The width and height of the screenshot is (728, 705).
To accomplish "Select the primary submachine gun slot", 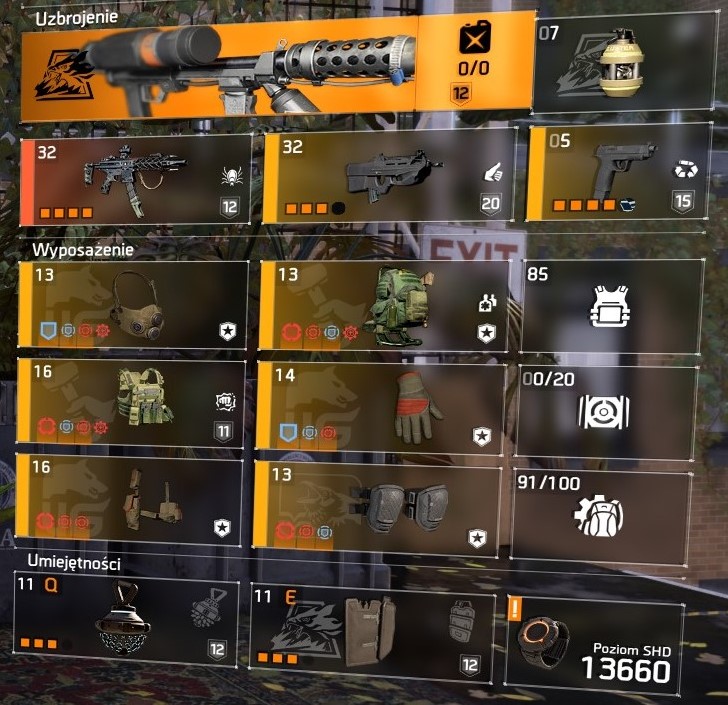I will pos(135,177).
